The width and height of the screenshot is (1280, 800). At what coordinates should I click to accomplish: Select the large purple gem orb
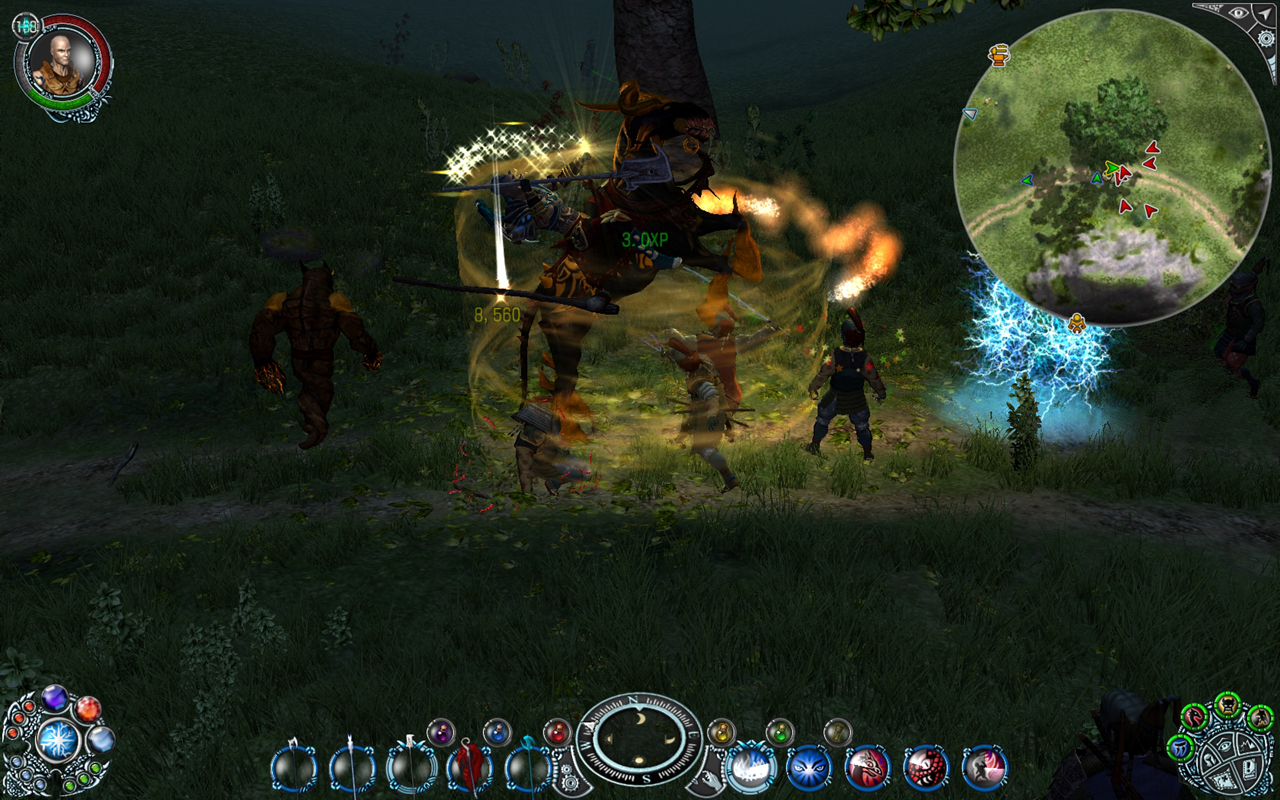click(x=54, y=697)
